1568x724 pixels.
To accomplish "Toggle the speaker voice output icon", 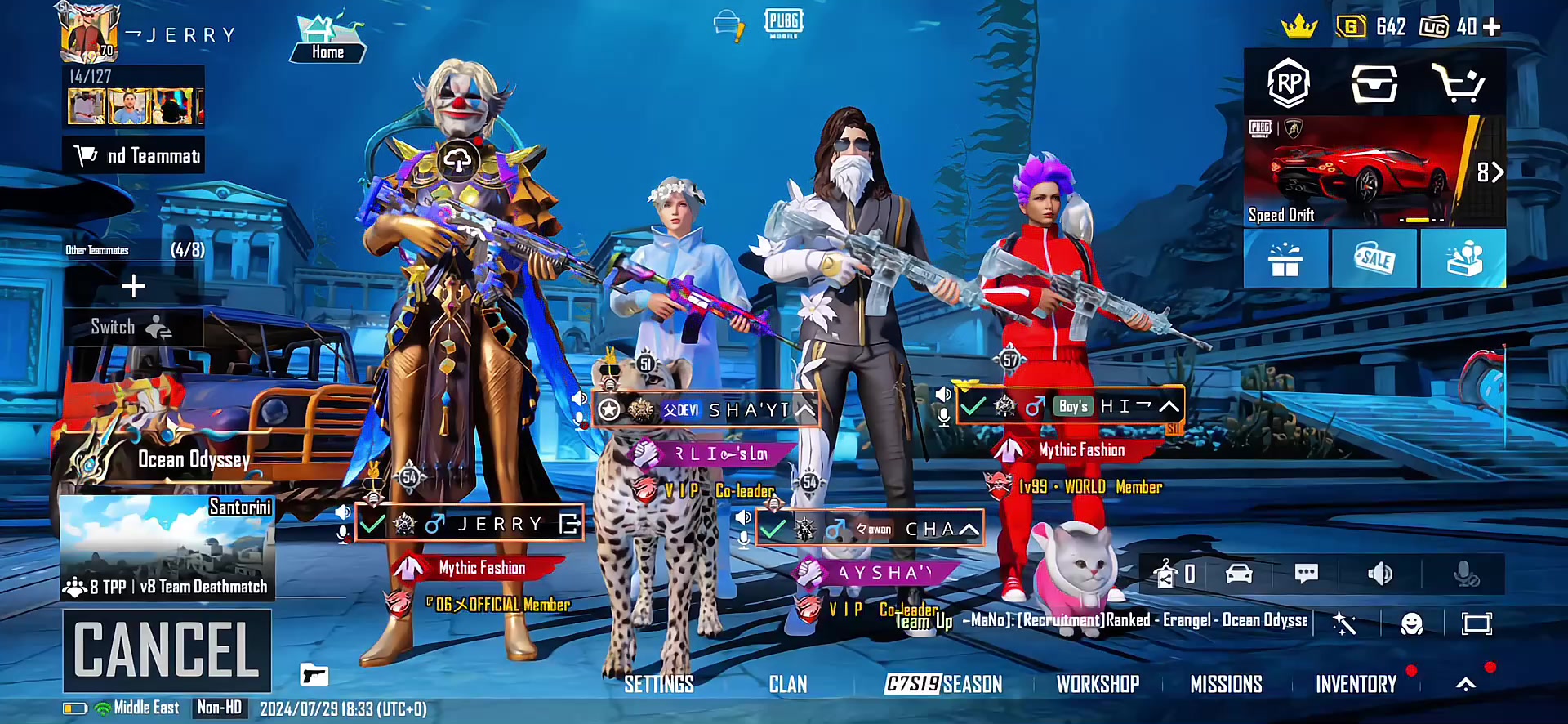I will click(x=1379, y=574).
